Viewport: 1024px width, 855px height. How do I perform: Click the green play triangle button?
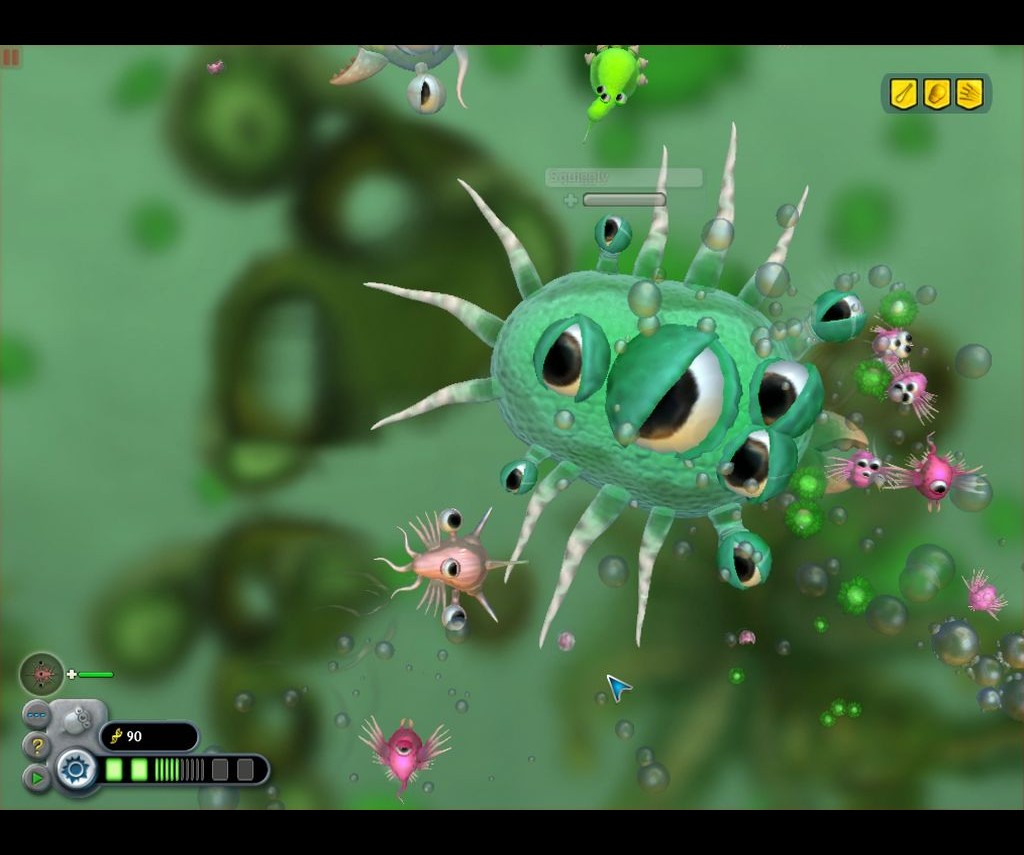(x=36, y=777)
